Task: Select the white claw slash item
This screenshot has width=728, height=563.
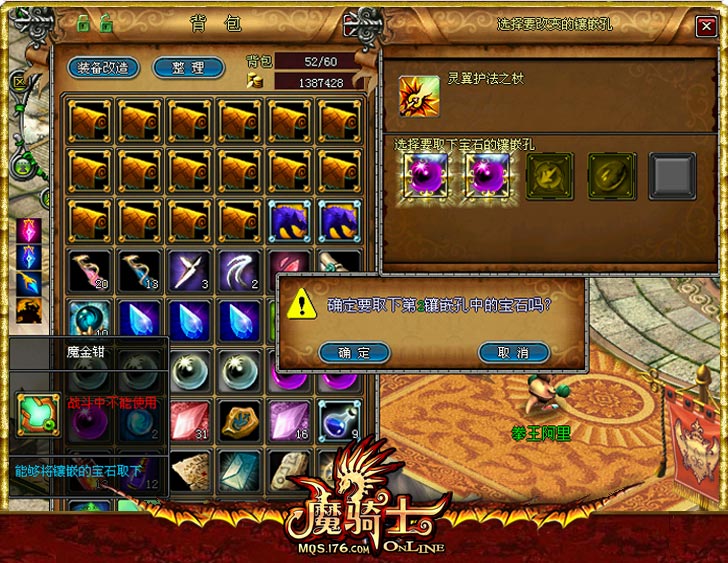Action: pyautogui.click(x=240, y=270)
